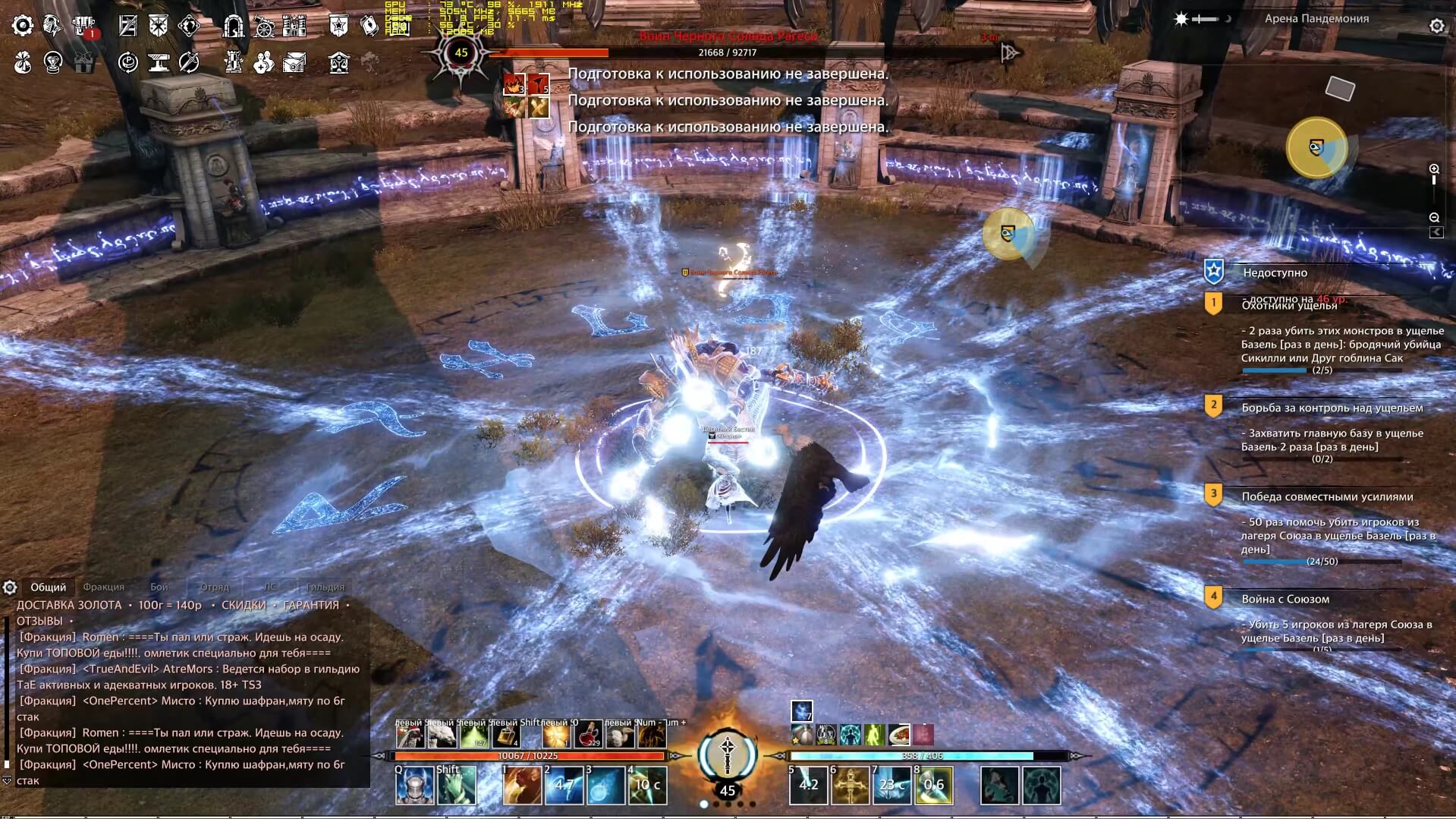Open the auction house scales icon
The width and height of the screenshot is (1456, 819).
tap(341, 62)
